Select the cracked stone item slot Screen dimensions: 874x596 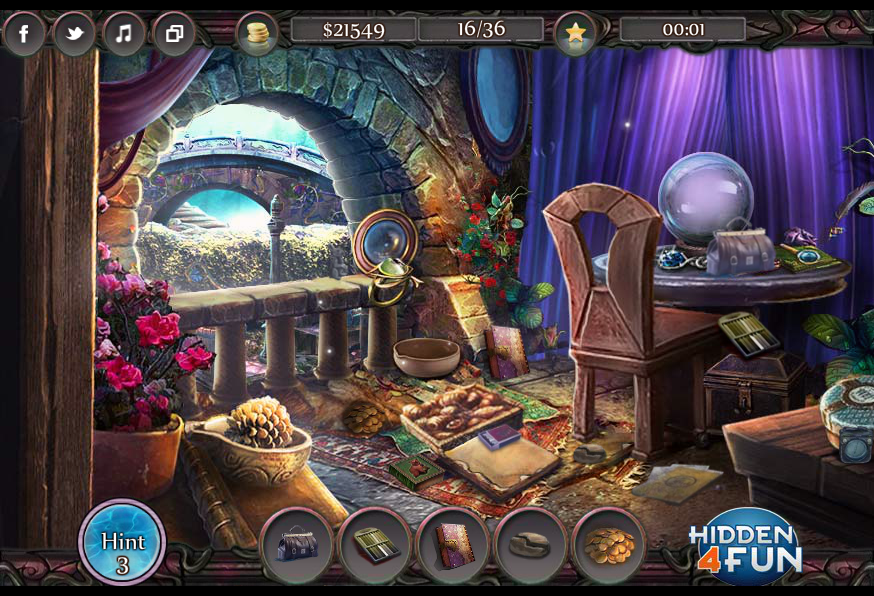coord(530,545)
